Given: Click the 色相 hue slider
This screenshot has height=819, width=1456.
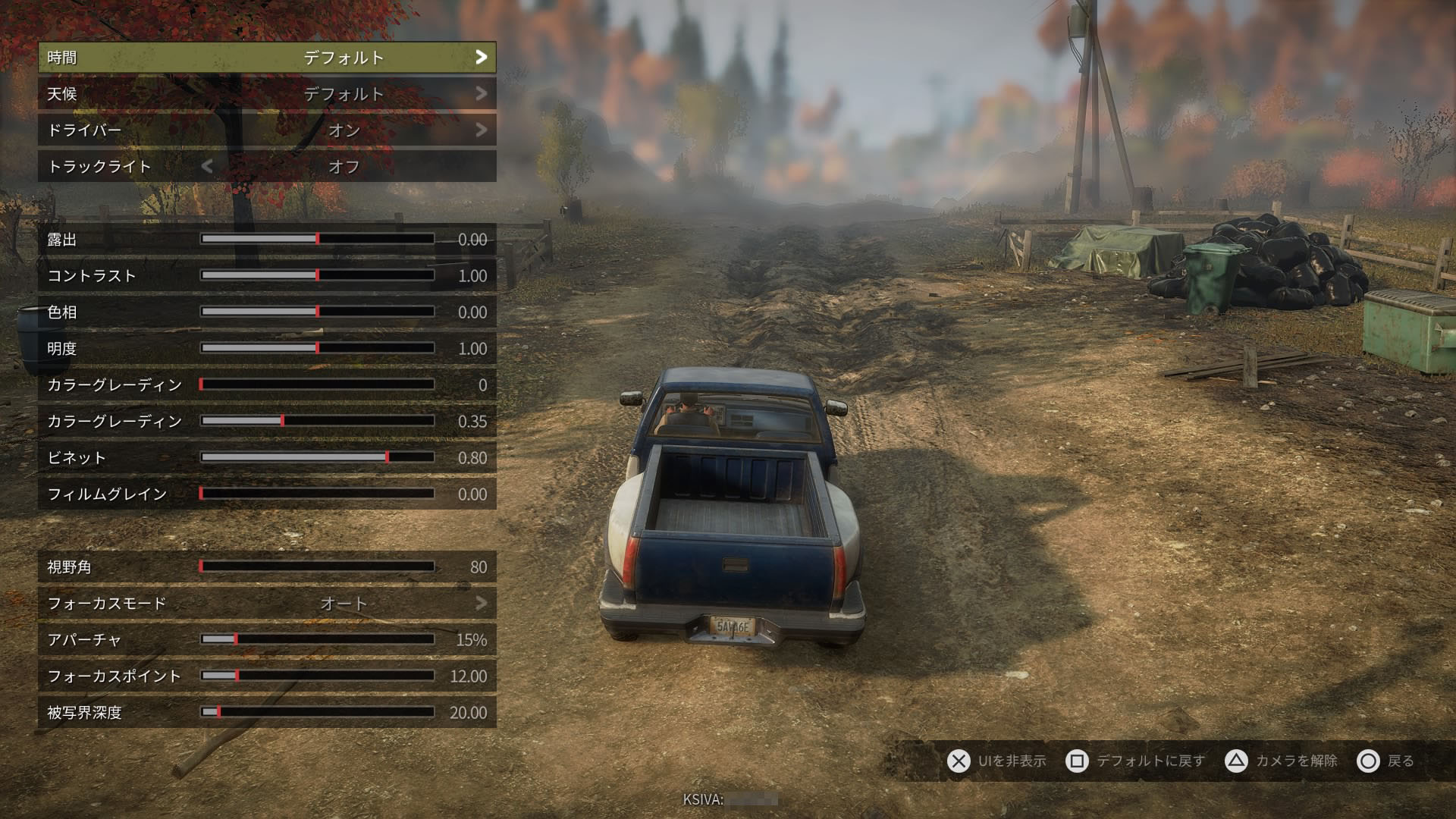Looking at the screenshot, I should click(x=317, y=312).
